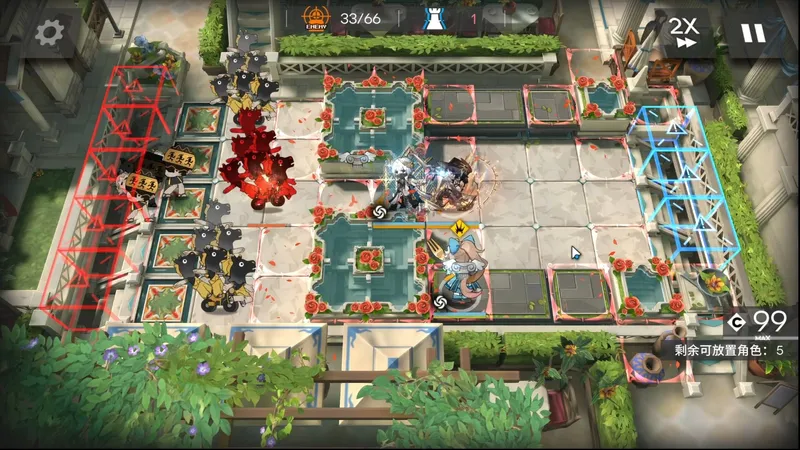Toggle the 2X game speed button
The image size is (800, 450).
[x=684, y=33]
